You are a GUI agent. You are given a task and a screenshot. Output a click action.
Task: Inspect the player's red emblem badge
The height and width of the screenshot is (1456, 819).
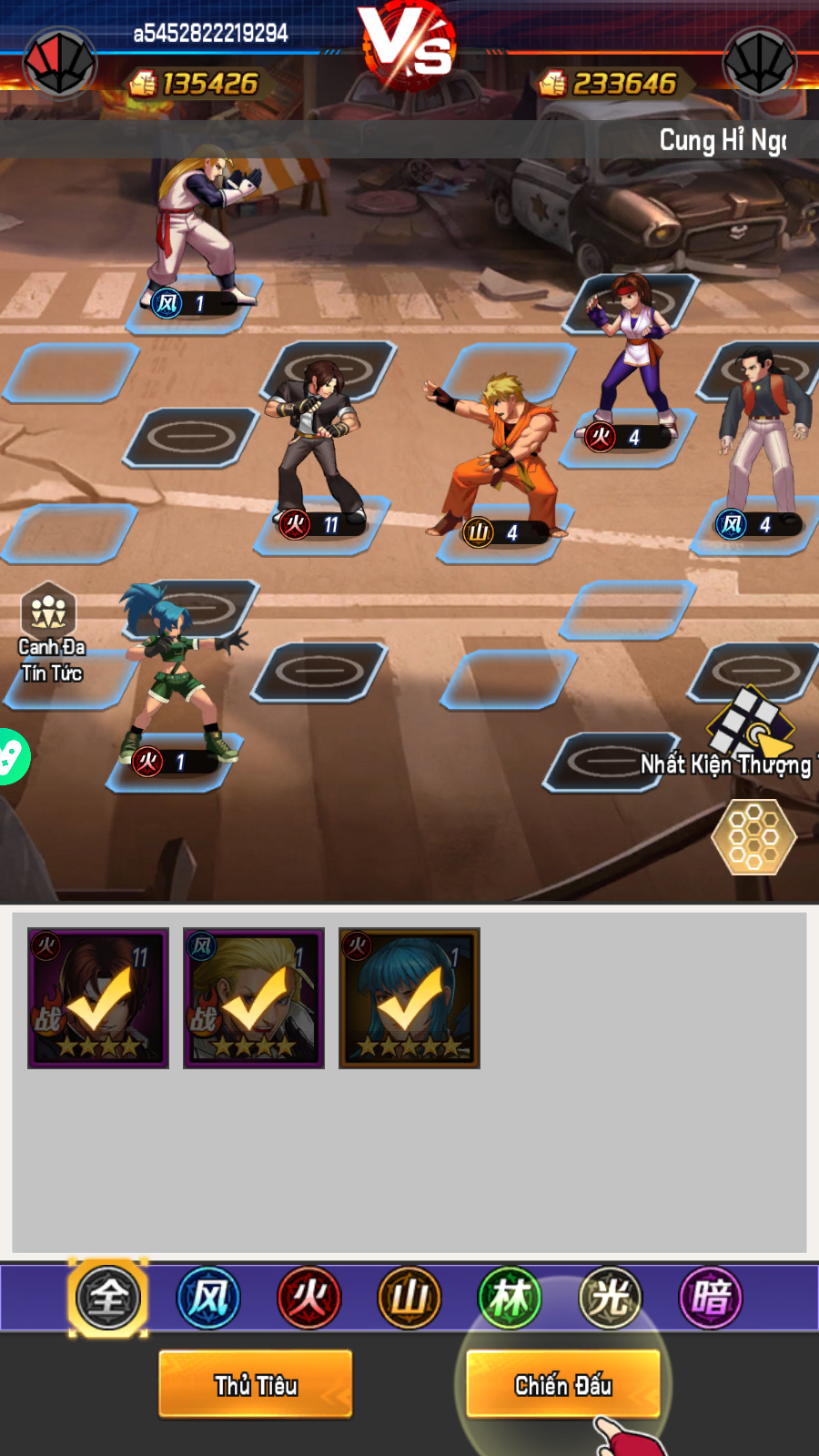coord(60,64)
